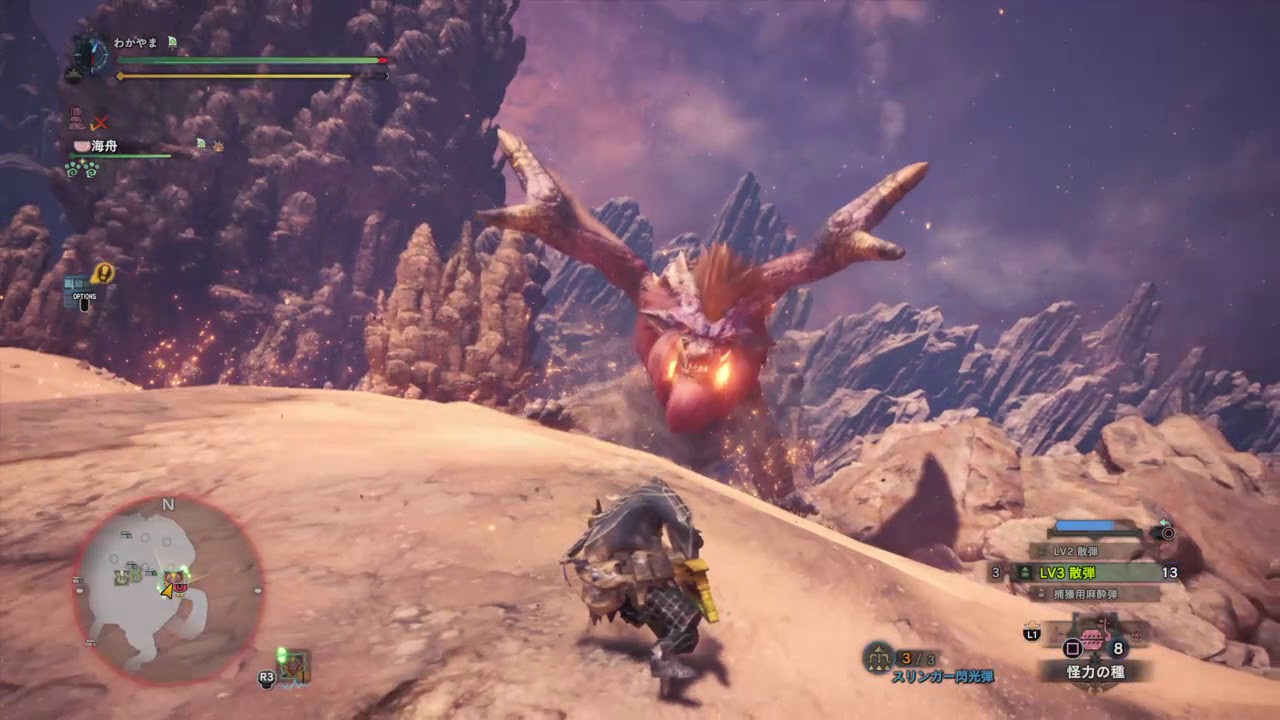Viewport: 1280px width, 720px height.
Task: Select the スリンガー閃光弾 slinger ammo icon
Action: 878,657
